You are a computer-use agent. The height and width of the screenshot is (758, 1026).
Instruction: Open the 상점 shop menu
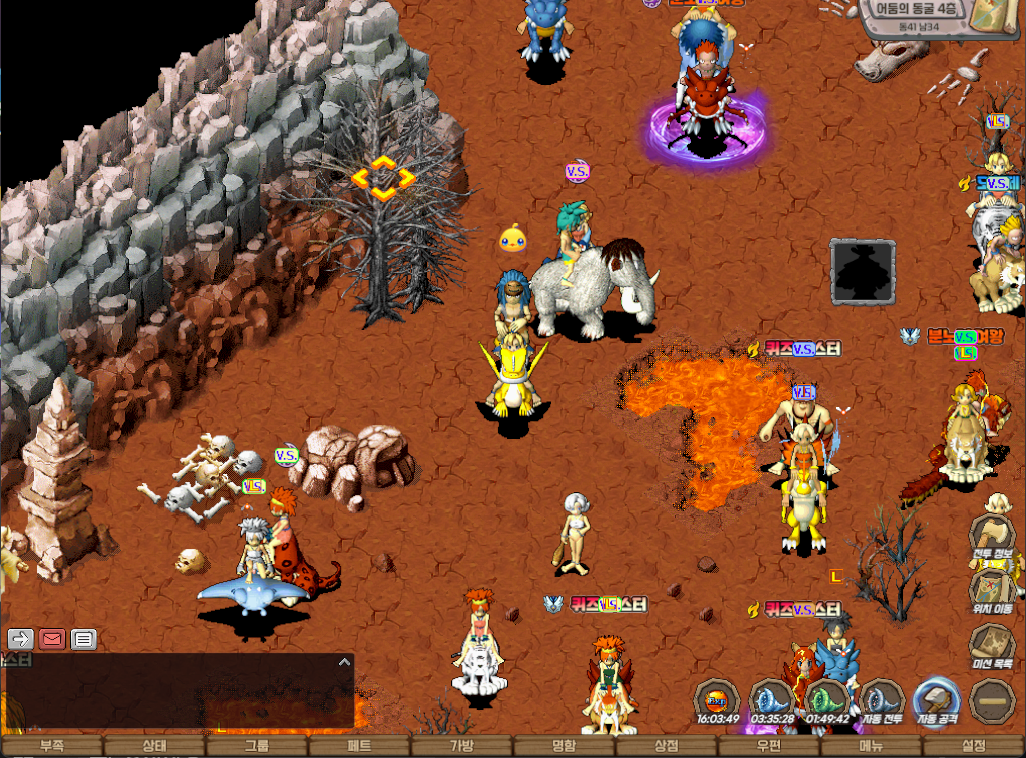(666, 746)
